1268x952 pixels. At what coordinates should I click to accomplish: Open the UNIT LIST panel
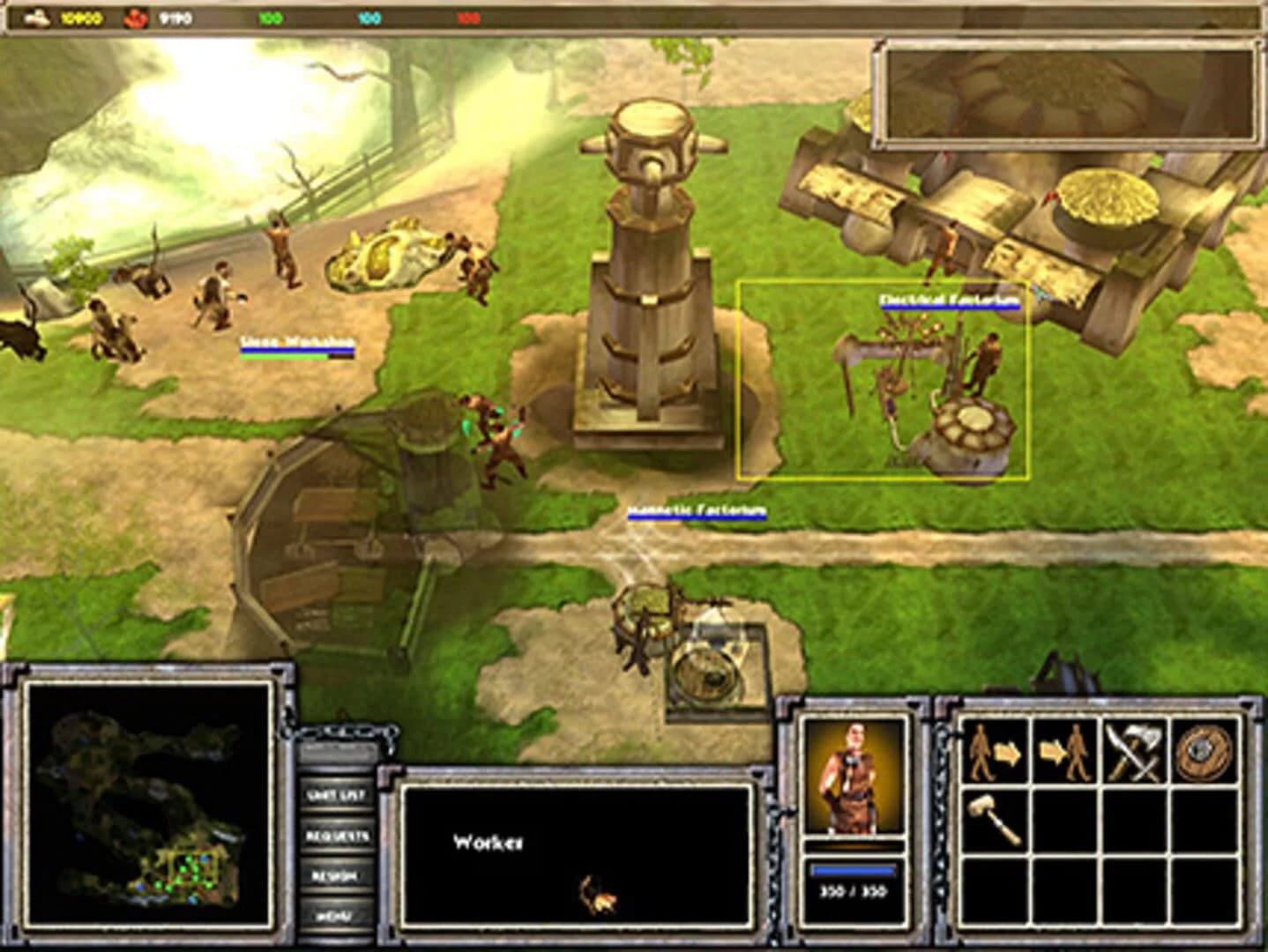tap(338, 794)
